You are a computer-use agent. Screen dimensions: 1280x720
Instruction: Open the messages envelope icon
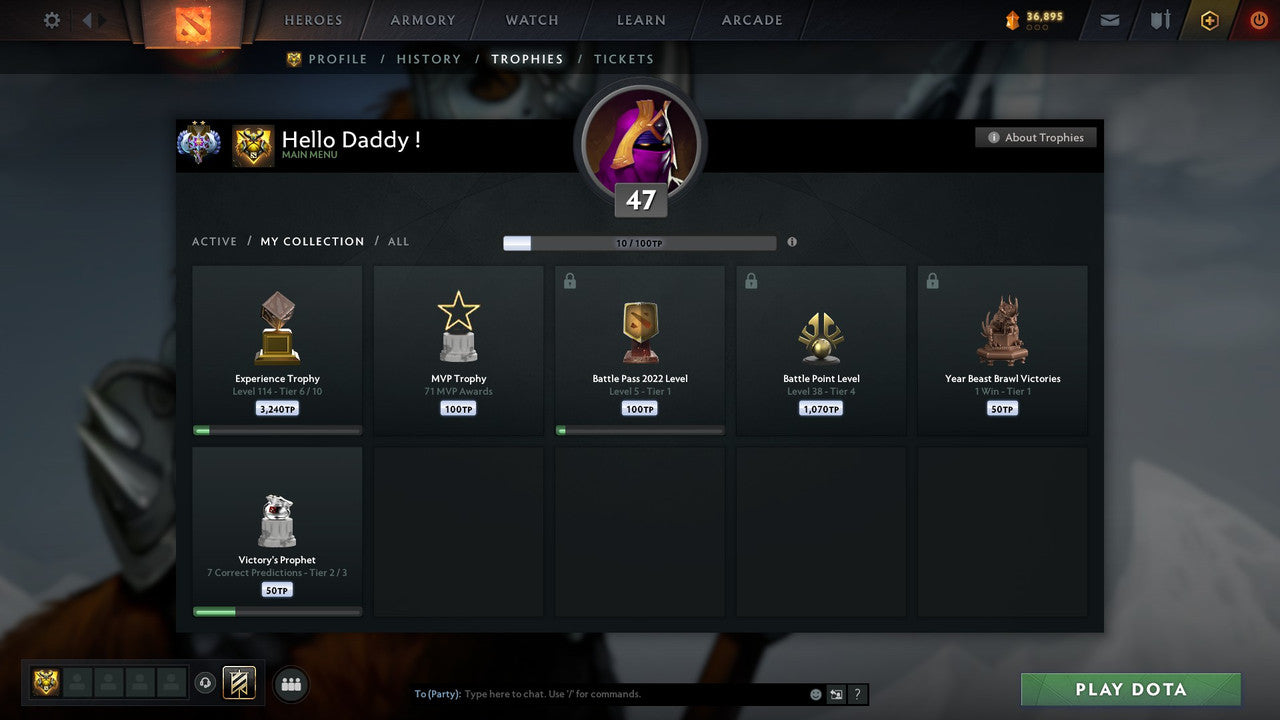tap(1109, 20)
